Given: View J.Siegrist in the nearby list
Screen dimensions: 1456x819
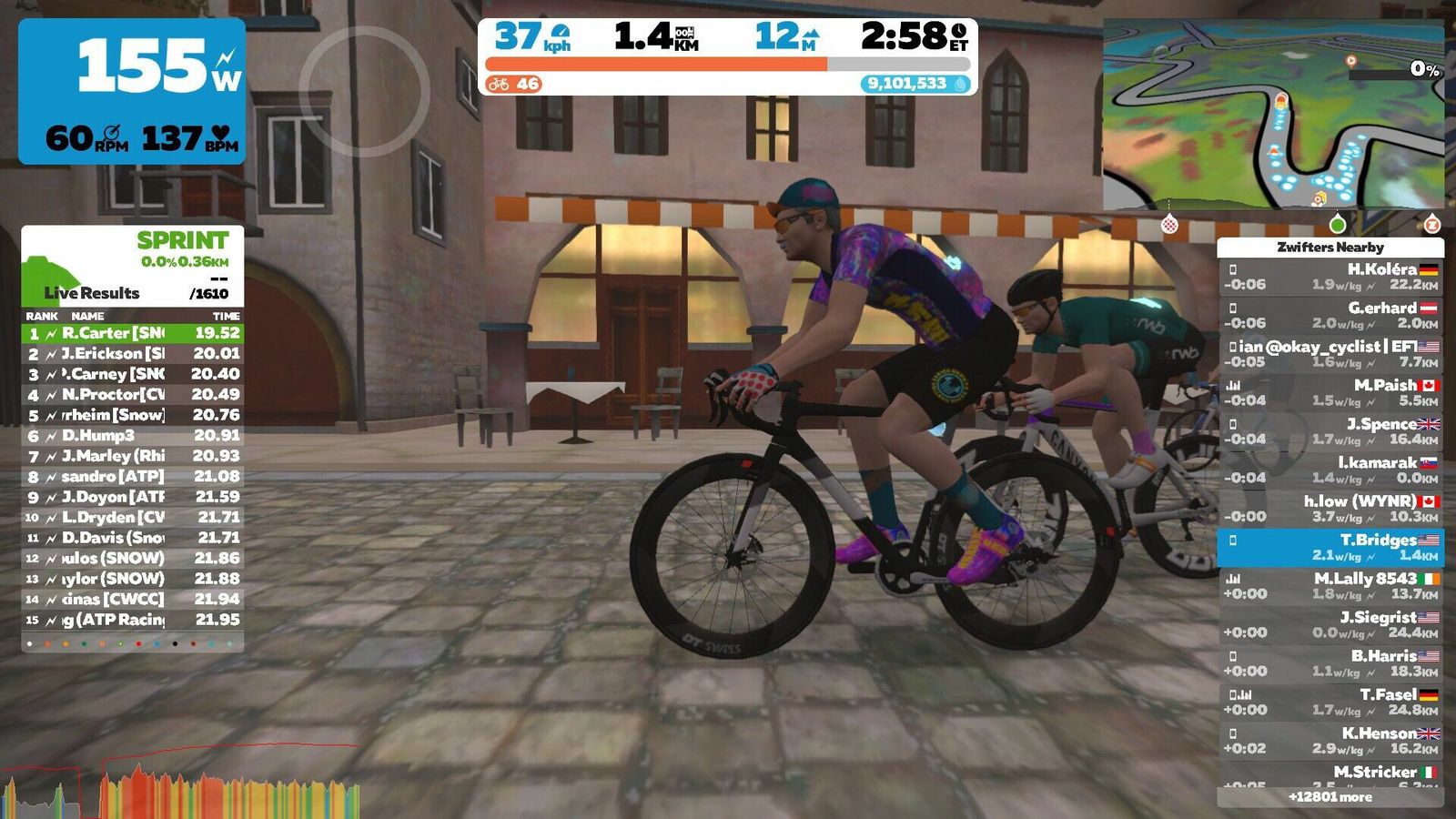Looking at the screenshot, I should 1330,624.
